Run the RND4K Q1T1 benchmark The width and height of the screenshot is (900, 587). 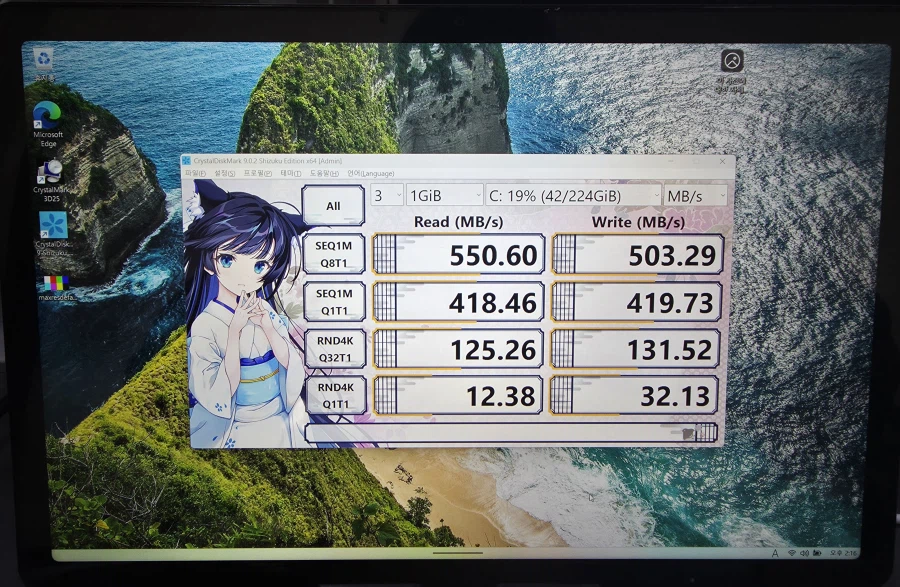click(x=334, y=395)
